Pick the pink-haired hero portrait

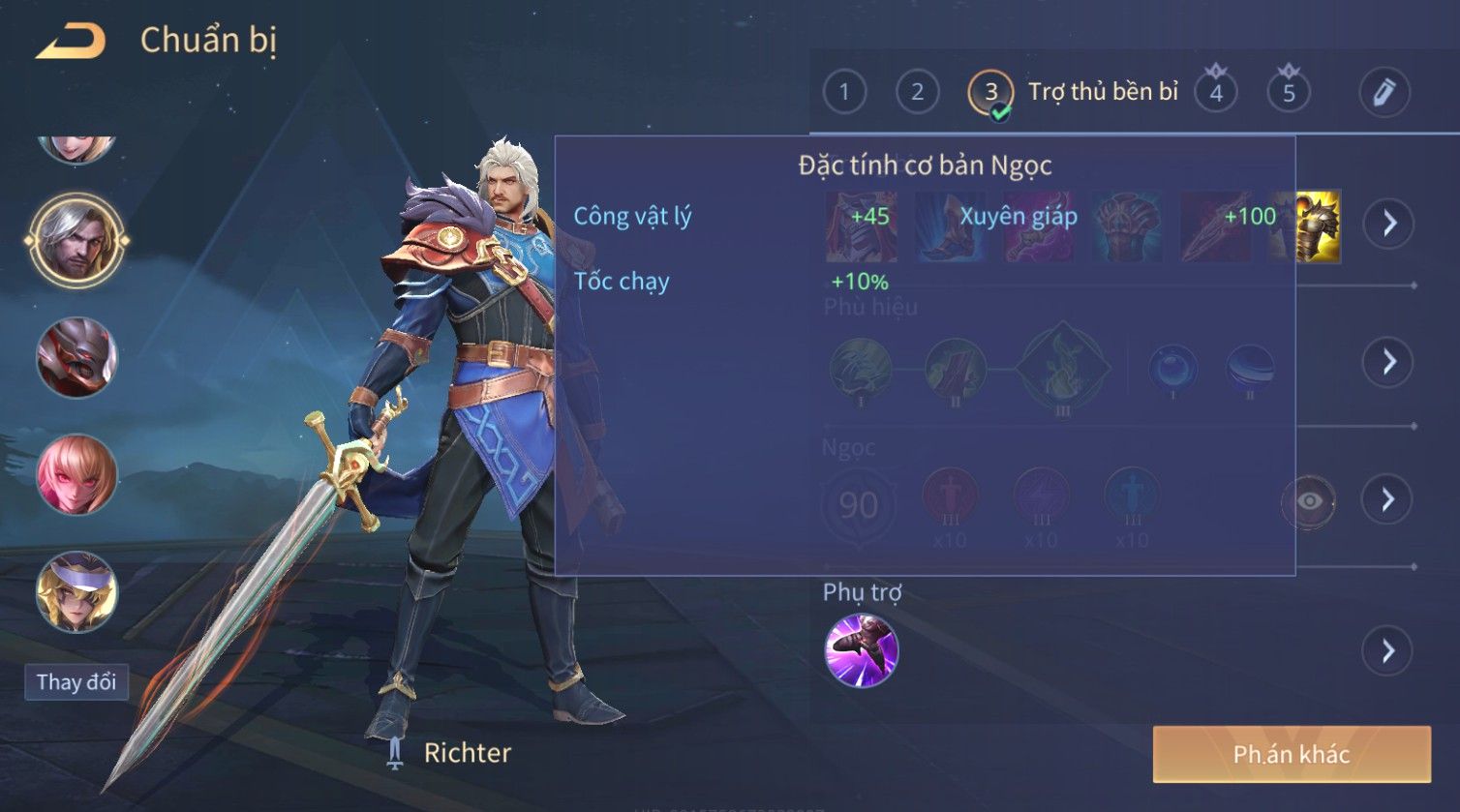76,474
